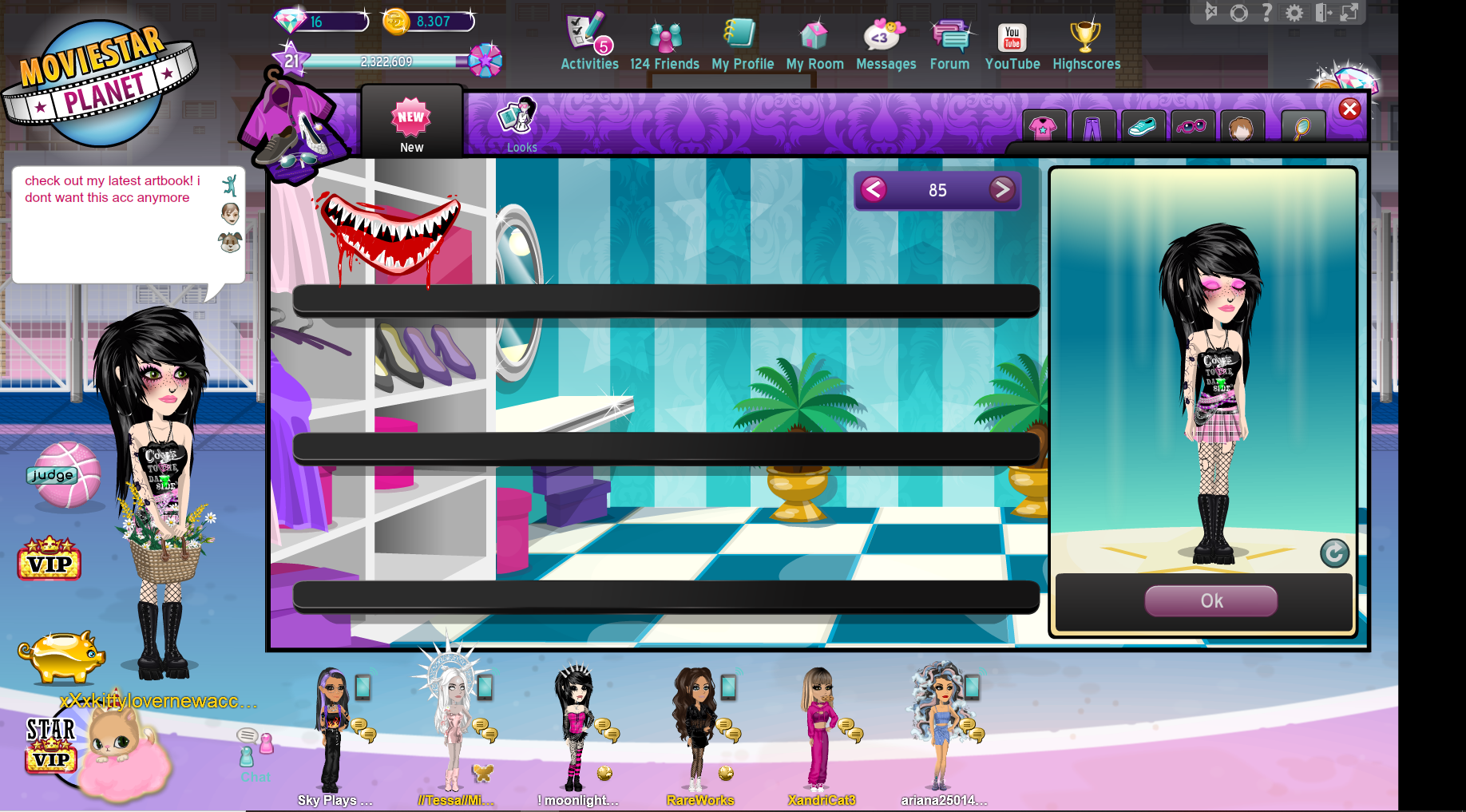This screenshot has width=1466, height=812.
Task: Confirm outfit by clicking Ok
Action: point(1210,601)
